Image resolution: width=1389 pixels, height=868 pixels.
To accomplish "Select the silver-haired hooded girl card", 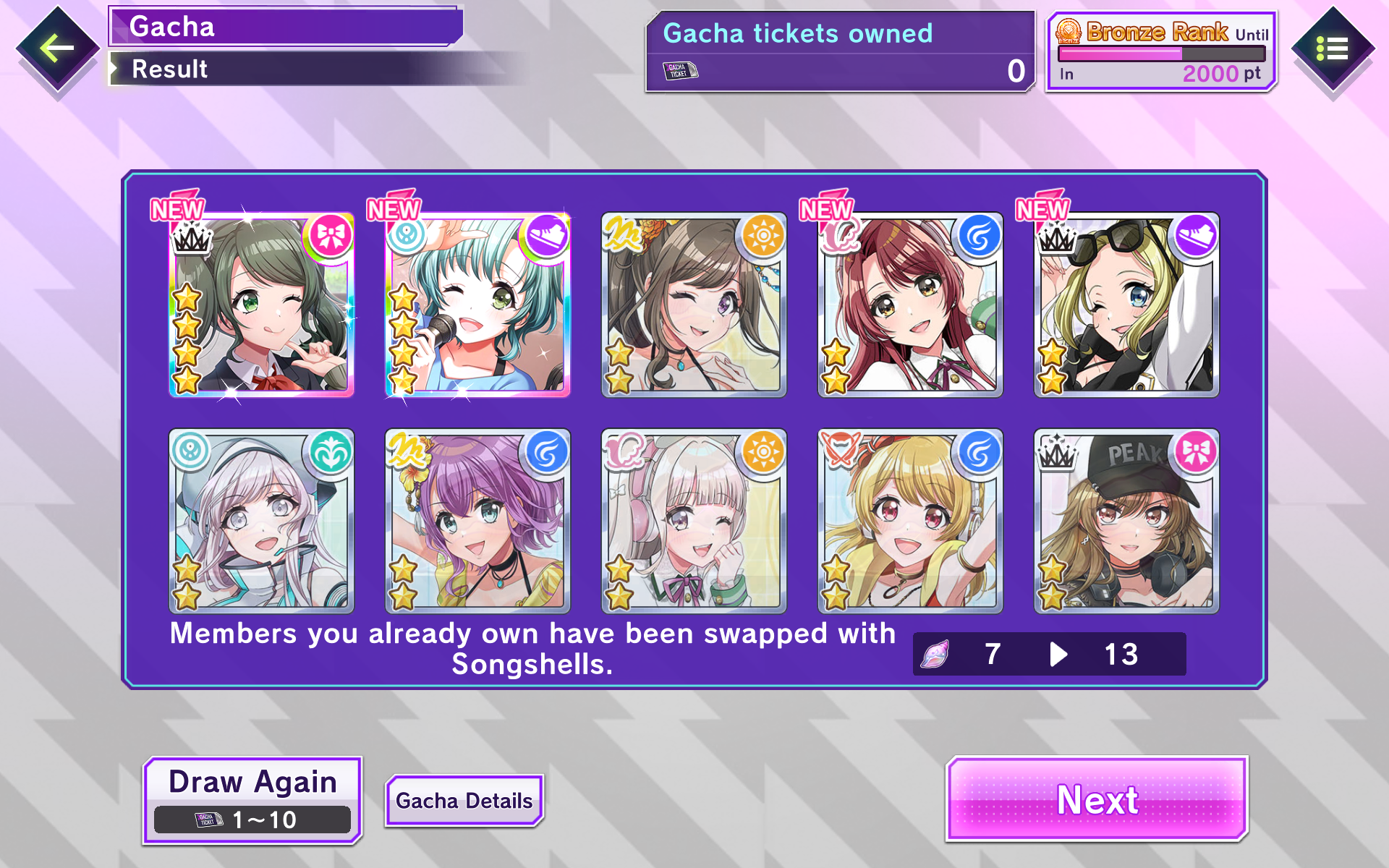I will [x=261, y=521].
